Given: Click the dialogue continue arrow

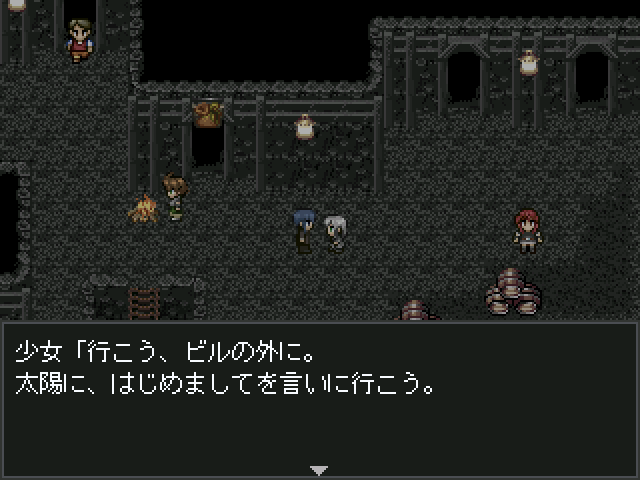Looking at the screenshot, I should 319,469.
